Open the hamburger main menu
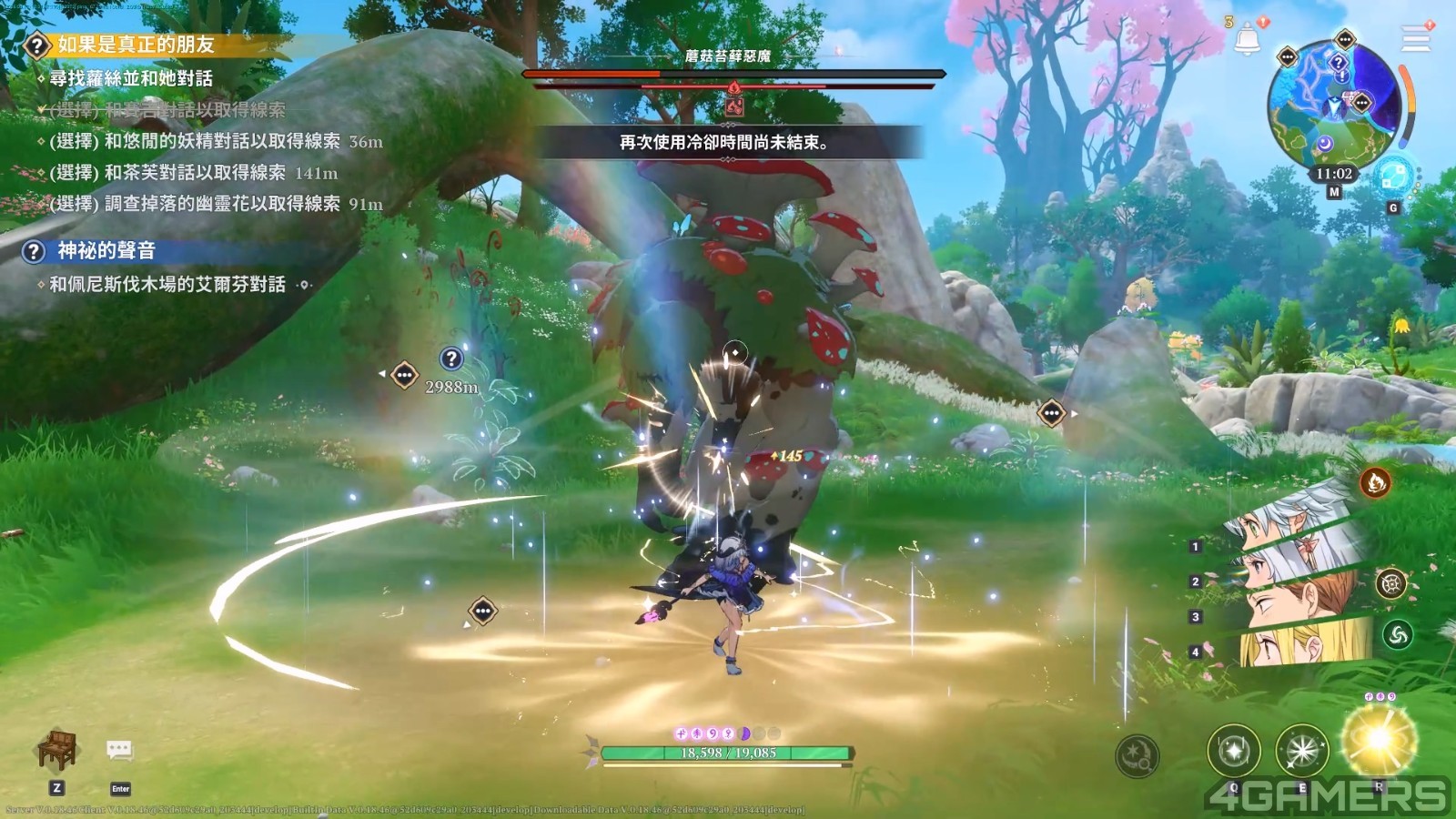This screenshot has height=819, width=1456. 1415,38
